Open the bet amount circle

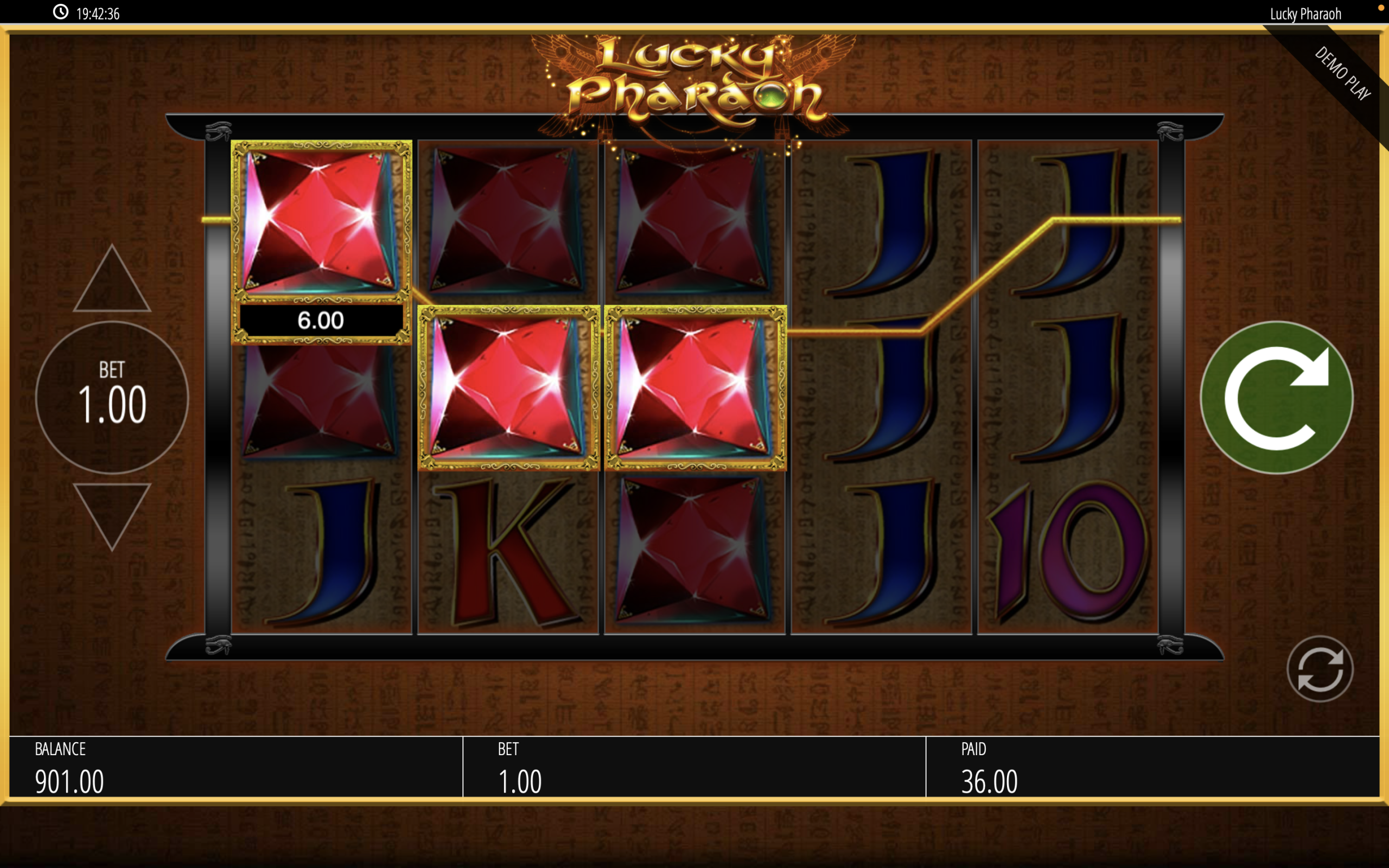(x=112, y=397)
